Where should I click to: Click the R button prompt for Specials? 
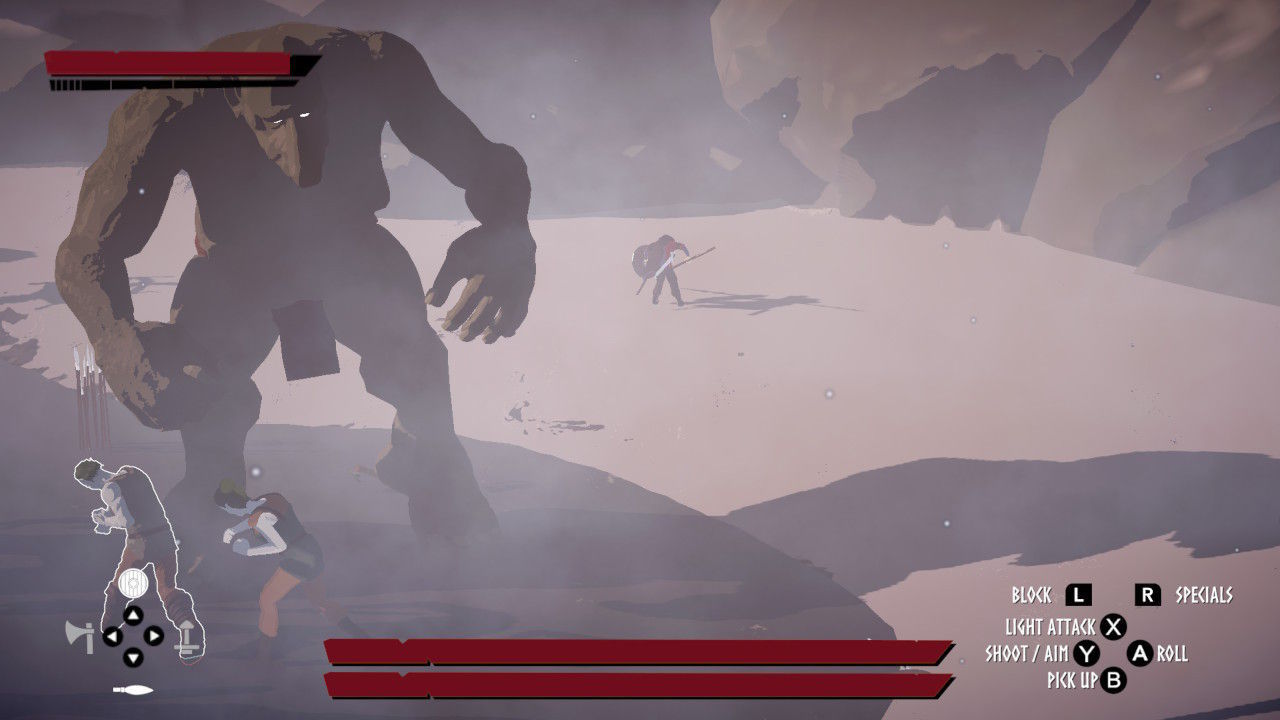[1148, 594]
